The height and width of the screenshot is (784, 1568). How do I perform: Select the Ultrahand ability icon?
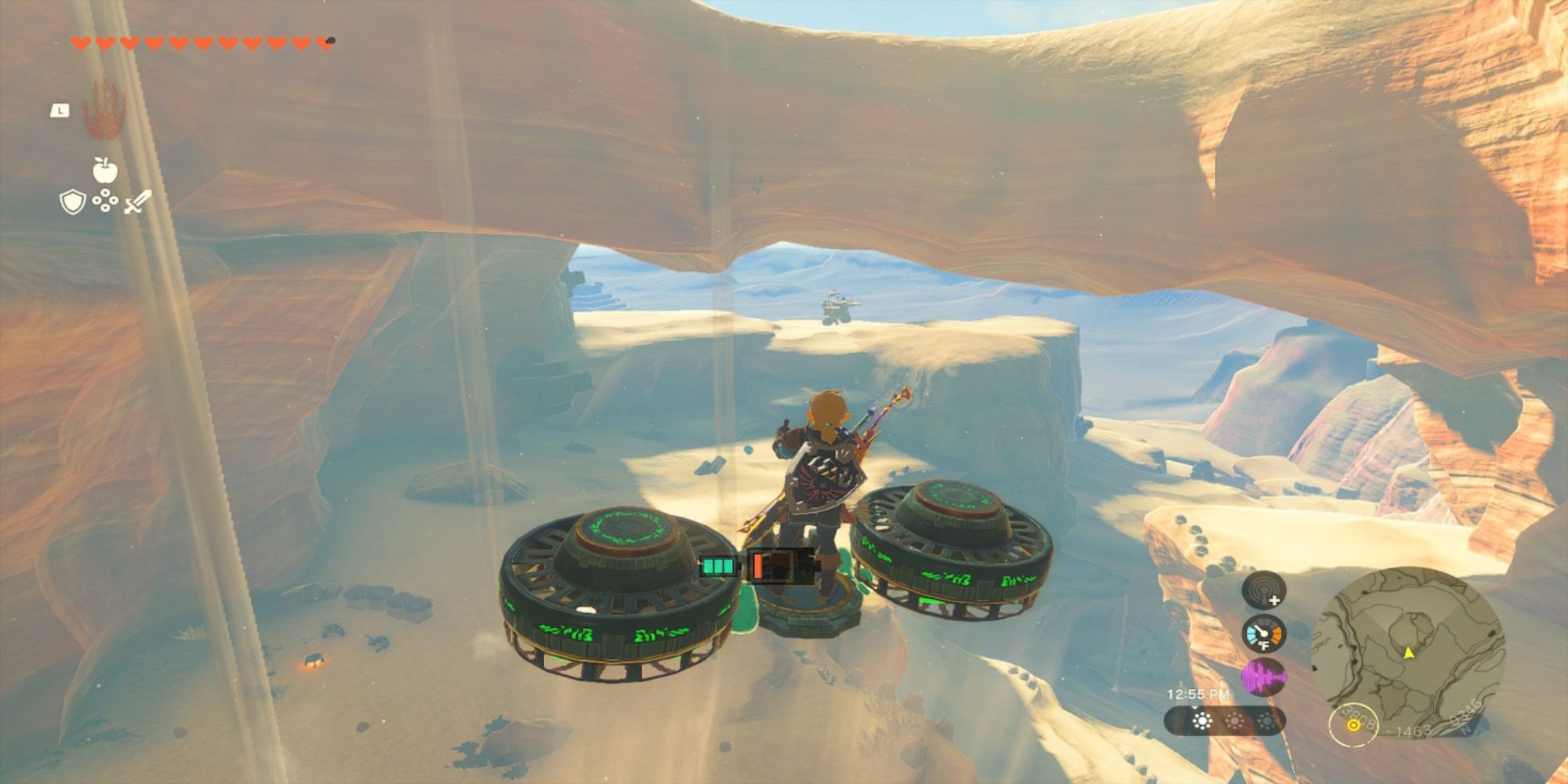104,109
